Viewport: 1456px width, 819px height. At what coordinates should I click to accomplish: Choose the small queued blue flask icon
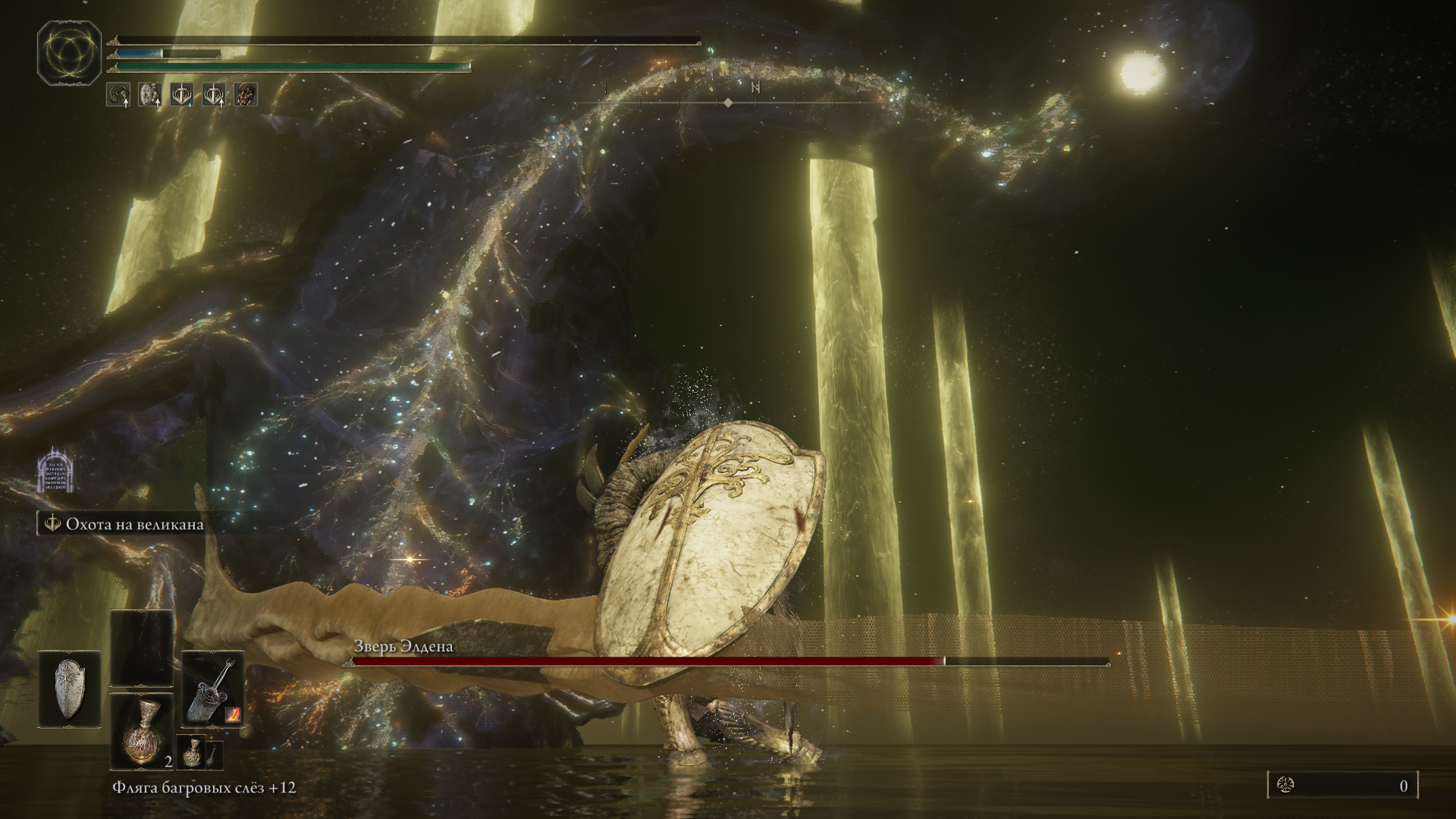pyautogui.click(x=190, y=751)
